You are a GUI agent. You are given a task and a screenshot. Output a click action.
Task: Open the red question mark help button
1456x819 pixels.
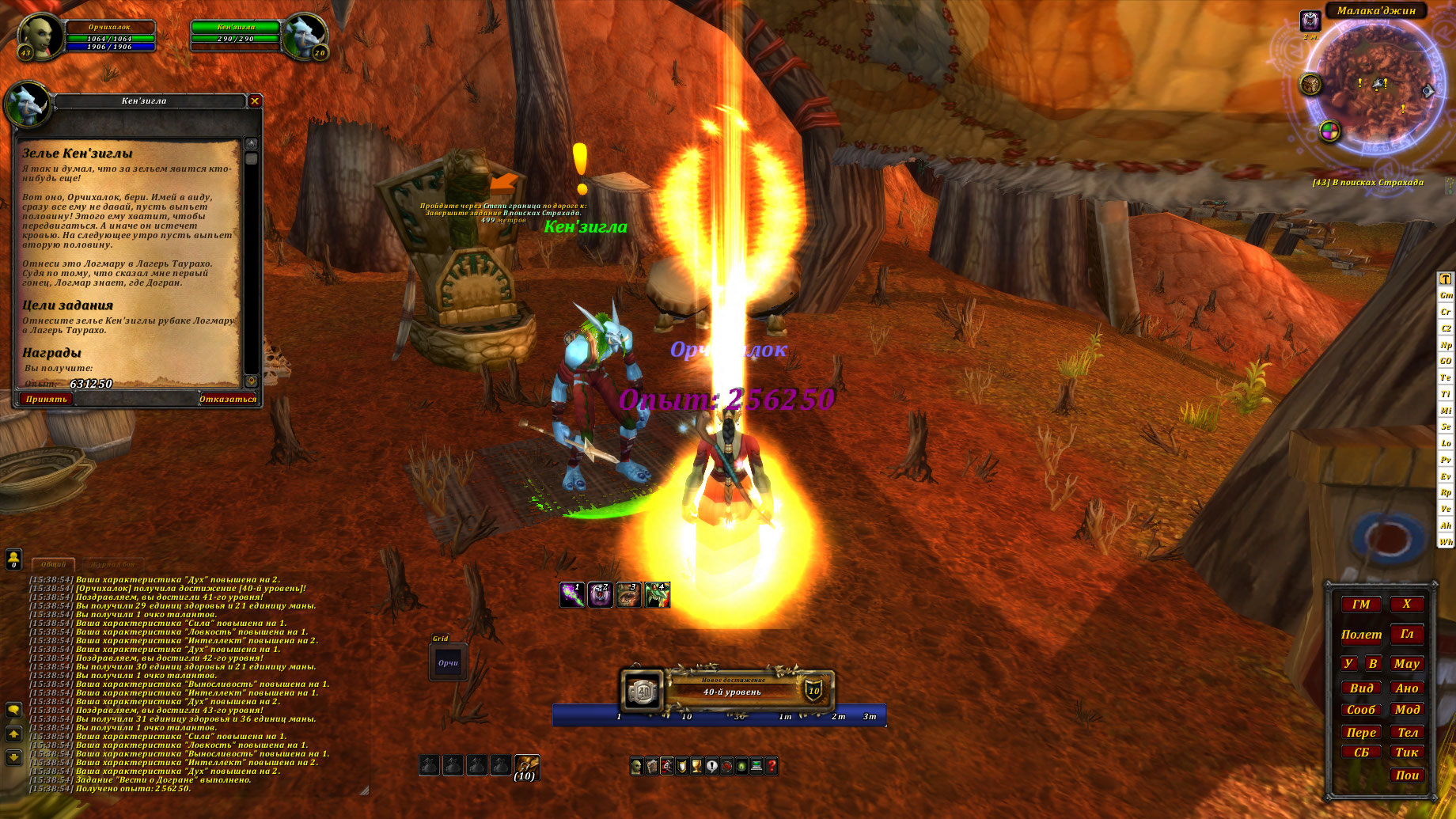(772, 766)
